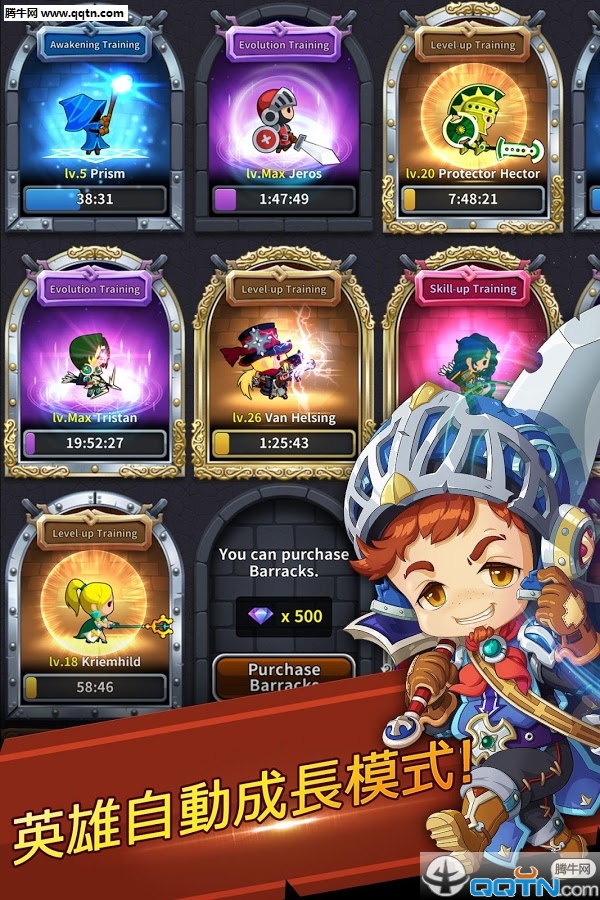This screenshot has height=900, width=600.
Task: Select the Skill-up Training barracks
Action: pos(473,330)
